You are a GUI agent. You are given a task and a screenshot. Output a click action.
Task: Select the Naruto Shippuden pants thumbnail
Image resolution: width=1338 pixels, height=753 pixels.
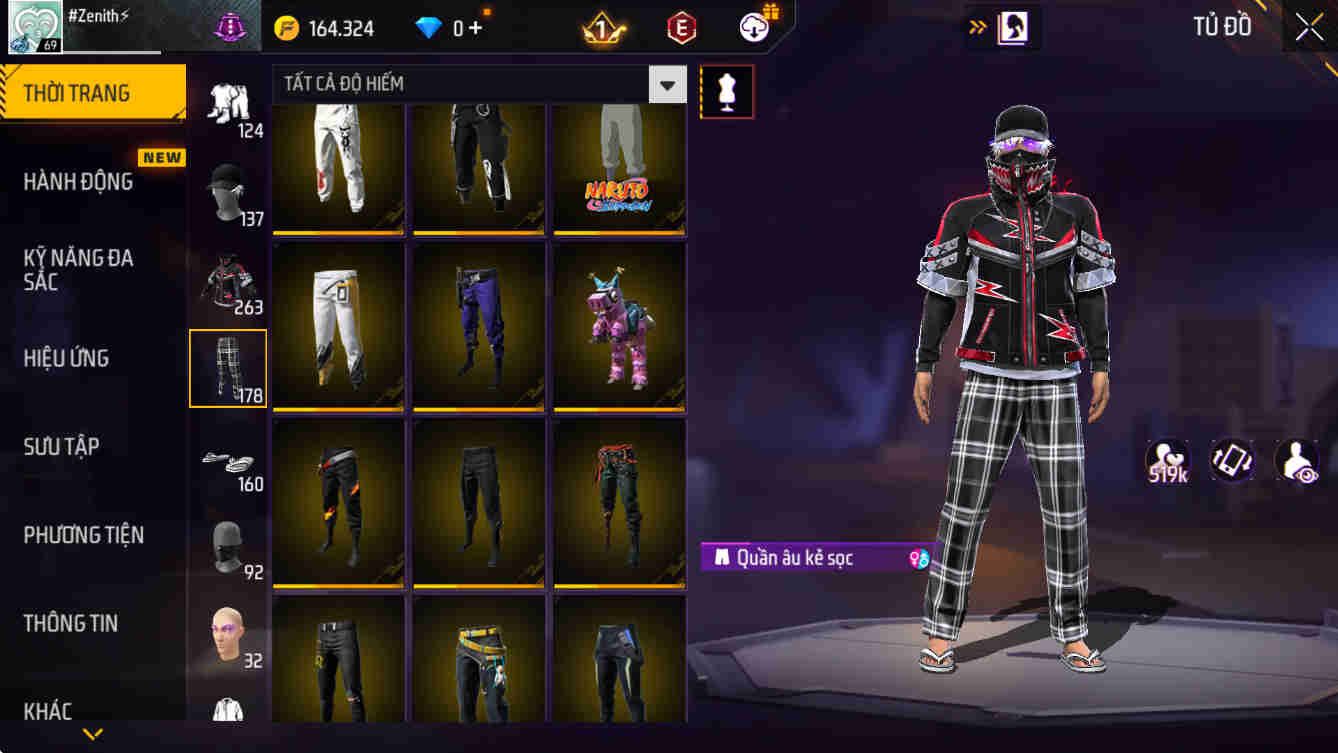pos(618,168)
